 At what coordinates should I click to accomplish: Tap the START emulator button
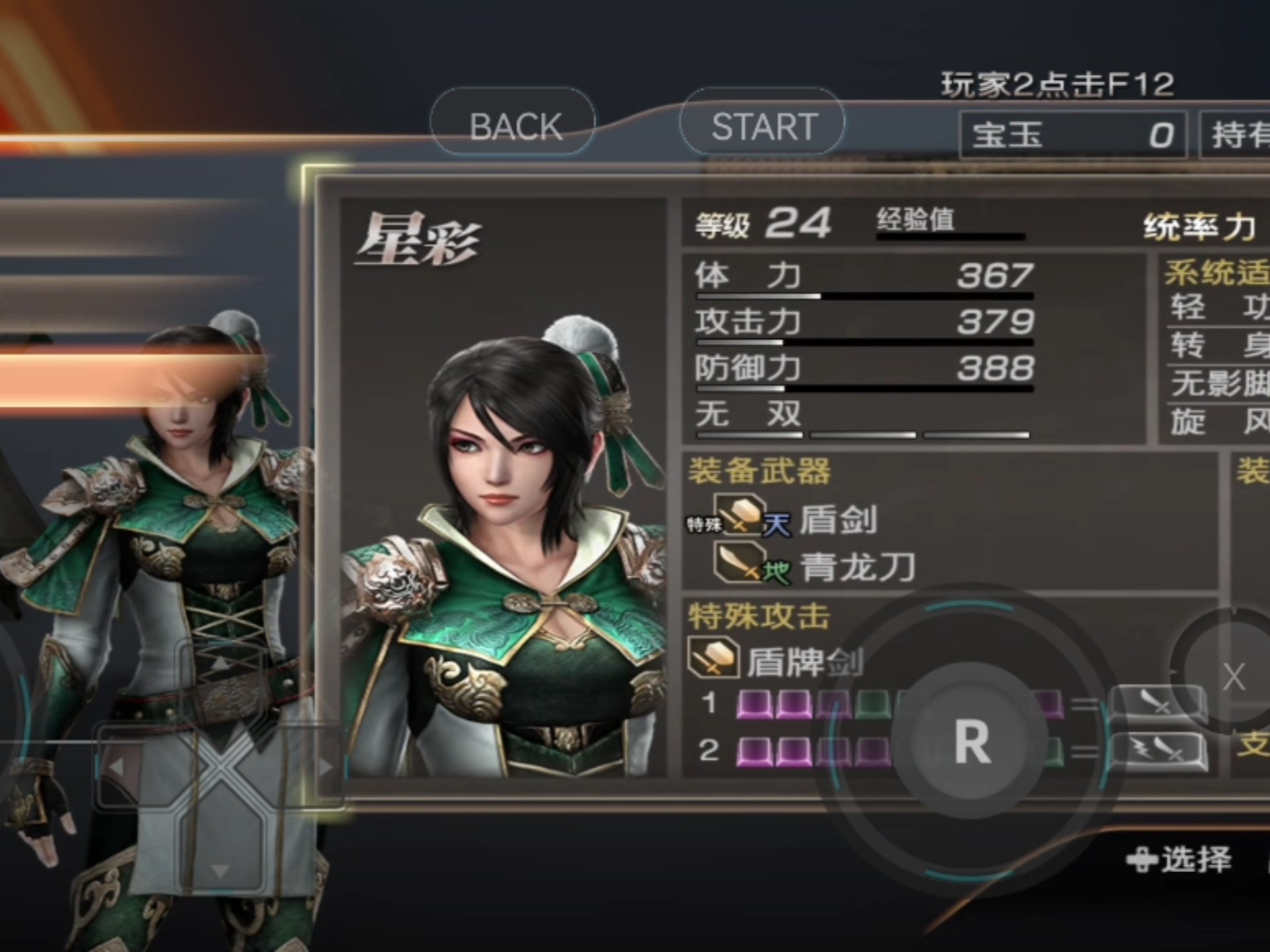(763, 124)
